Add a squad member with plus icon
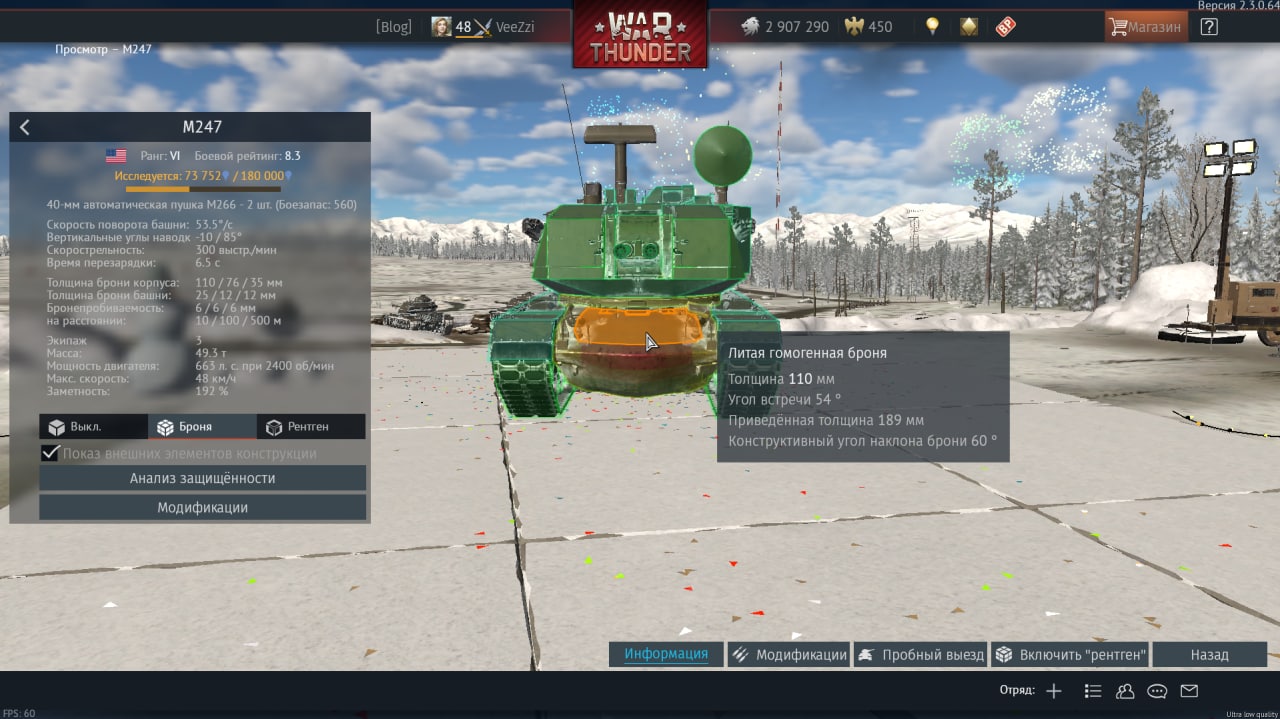Screen dimensions: 1280x719 tap(1053, 691)
